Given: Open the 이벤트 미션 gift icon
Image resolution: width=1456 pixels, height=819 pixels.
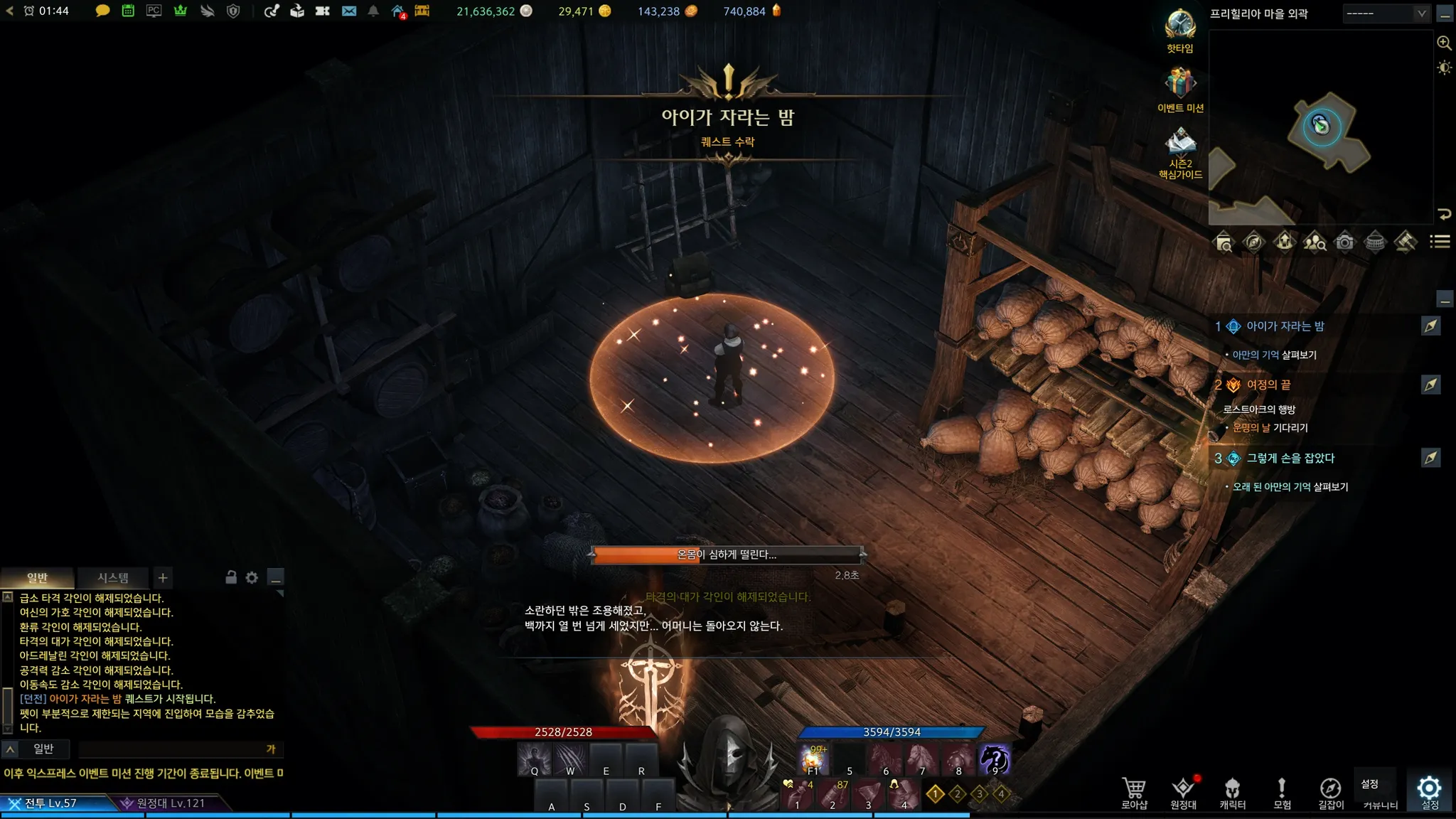Looking at the screenshot, I should coord(1179,85).
